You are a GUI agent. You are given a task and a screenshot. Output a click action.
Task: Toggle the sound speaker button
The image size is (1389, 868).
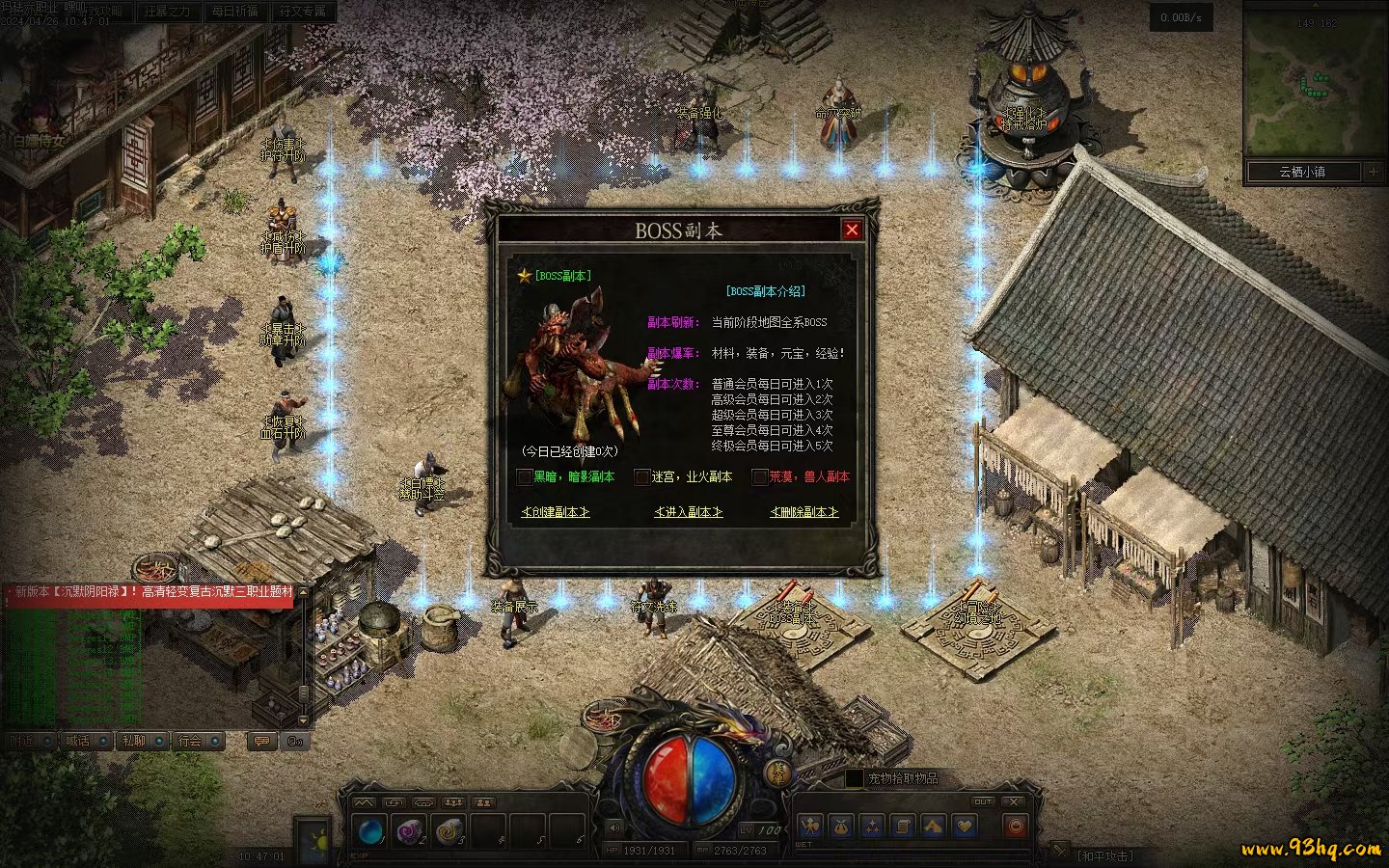click(x=614, y=827)
